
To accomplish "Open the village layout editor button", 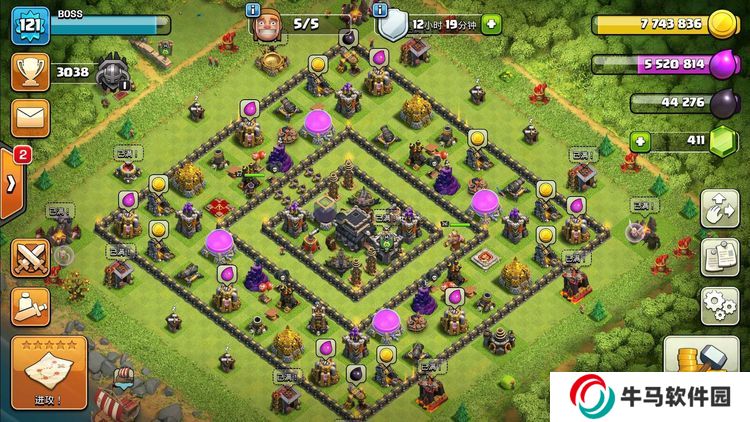I will (x=719, y=209).
